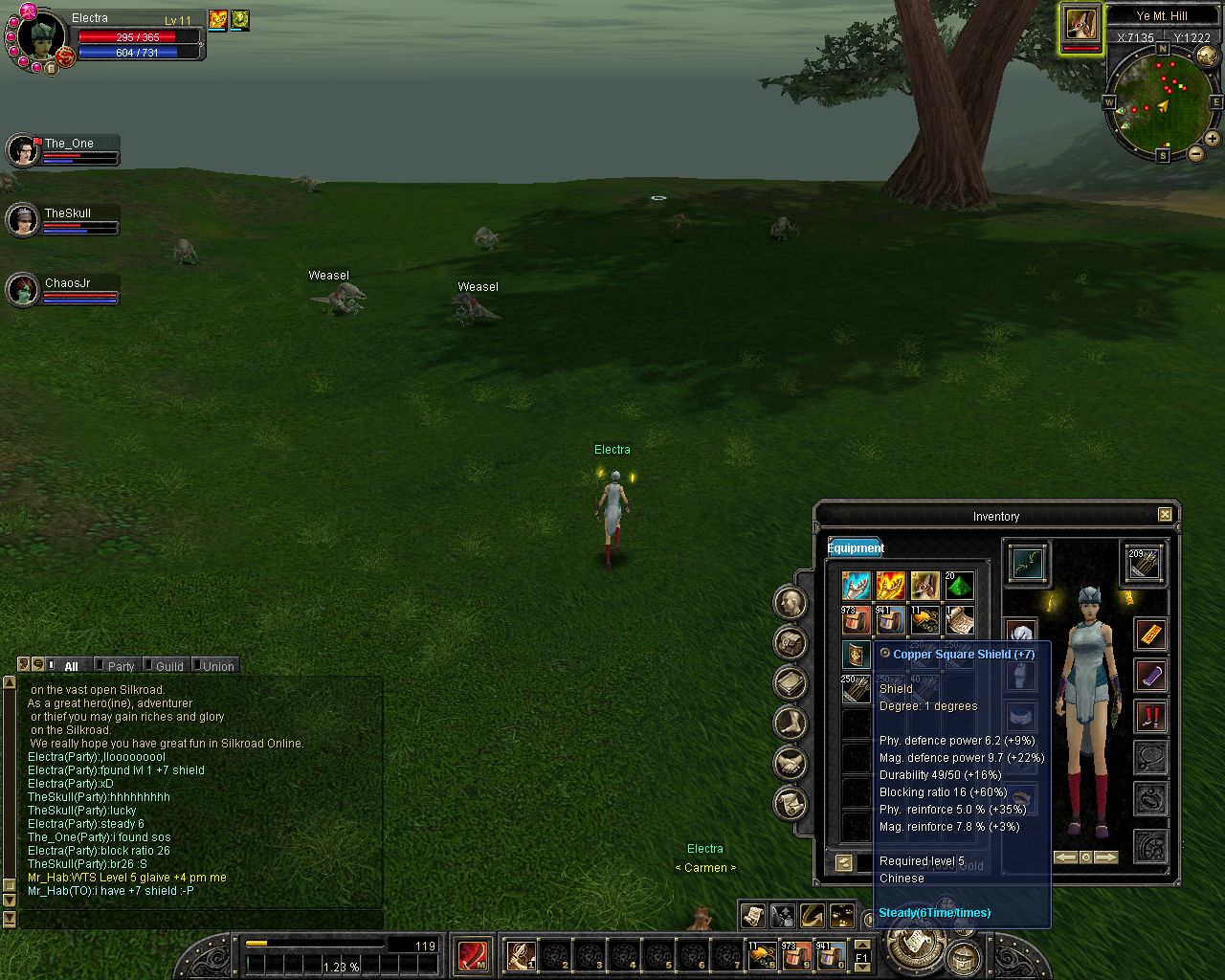Open the character head side button
This screenshot has width=1225, height=980.
click(791, 602)
